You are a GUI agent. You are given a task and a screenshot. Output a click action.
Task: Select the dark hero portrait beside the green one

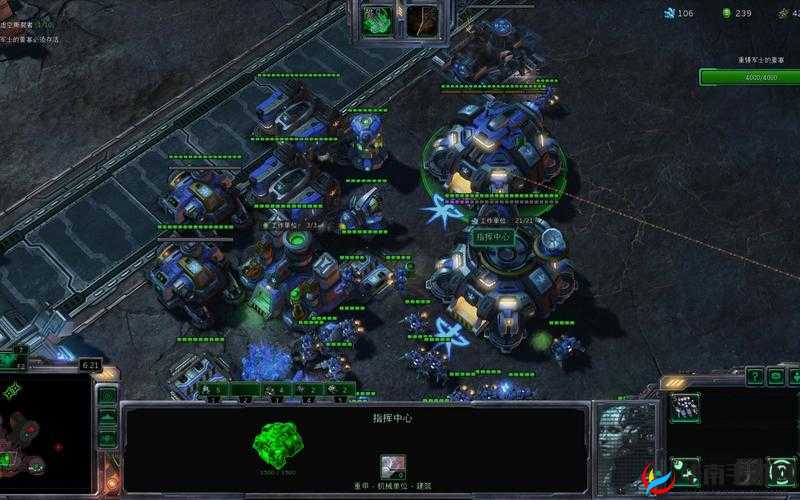[x=422, y=18]
